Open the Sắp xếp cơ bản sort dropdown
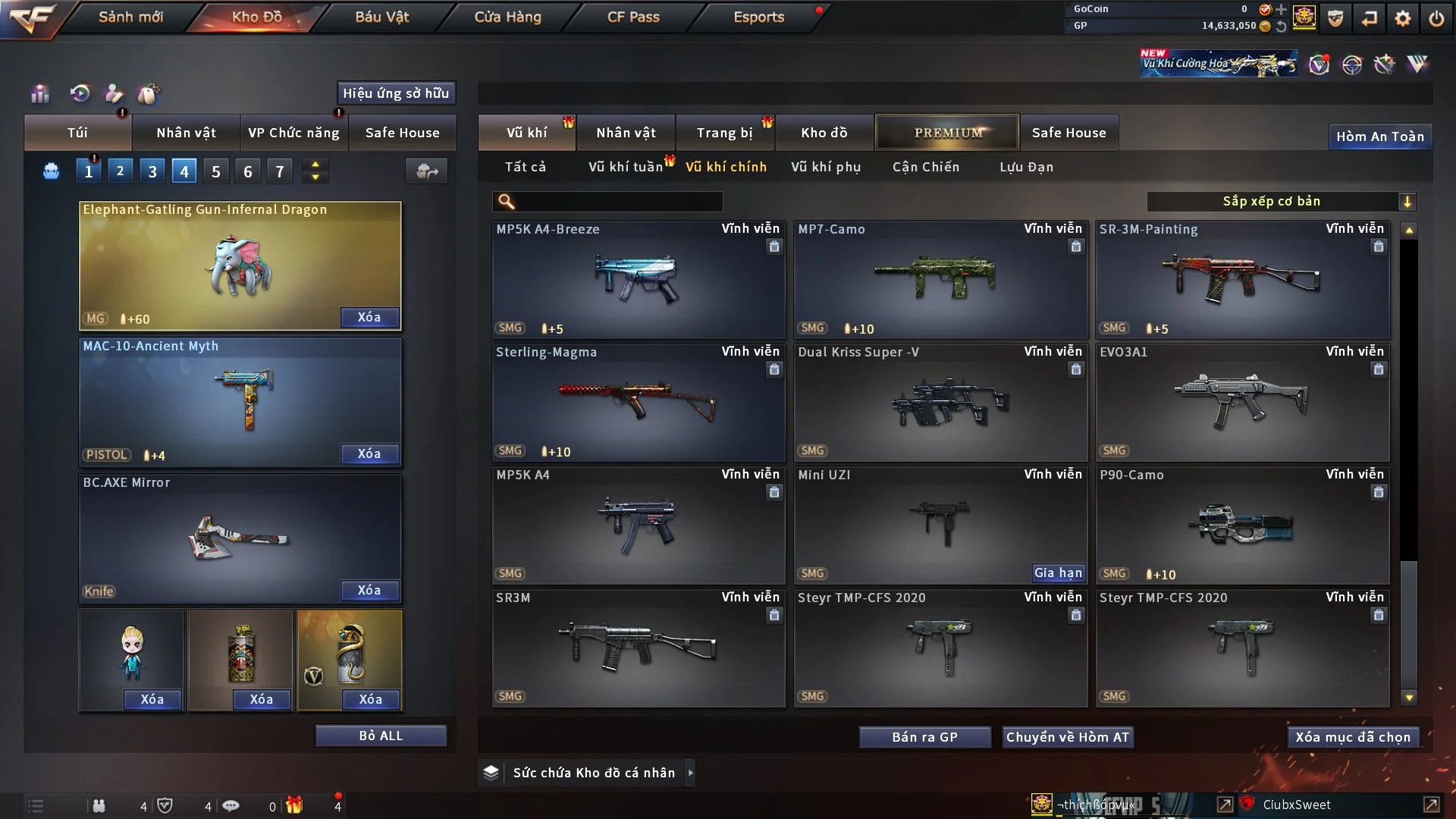Viewport: 1456px width, 819px height. click(x=1281, y=202)
